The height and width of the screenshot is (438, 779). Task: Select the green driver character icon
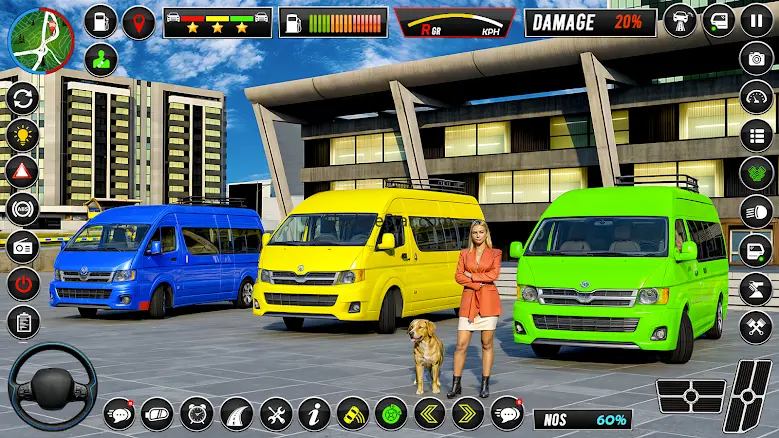(100, 59)
